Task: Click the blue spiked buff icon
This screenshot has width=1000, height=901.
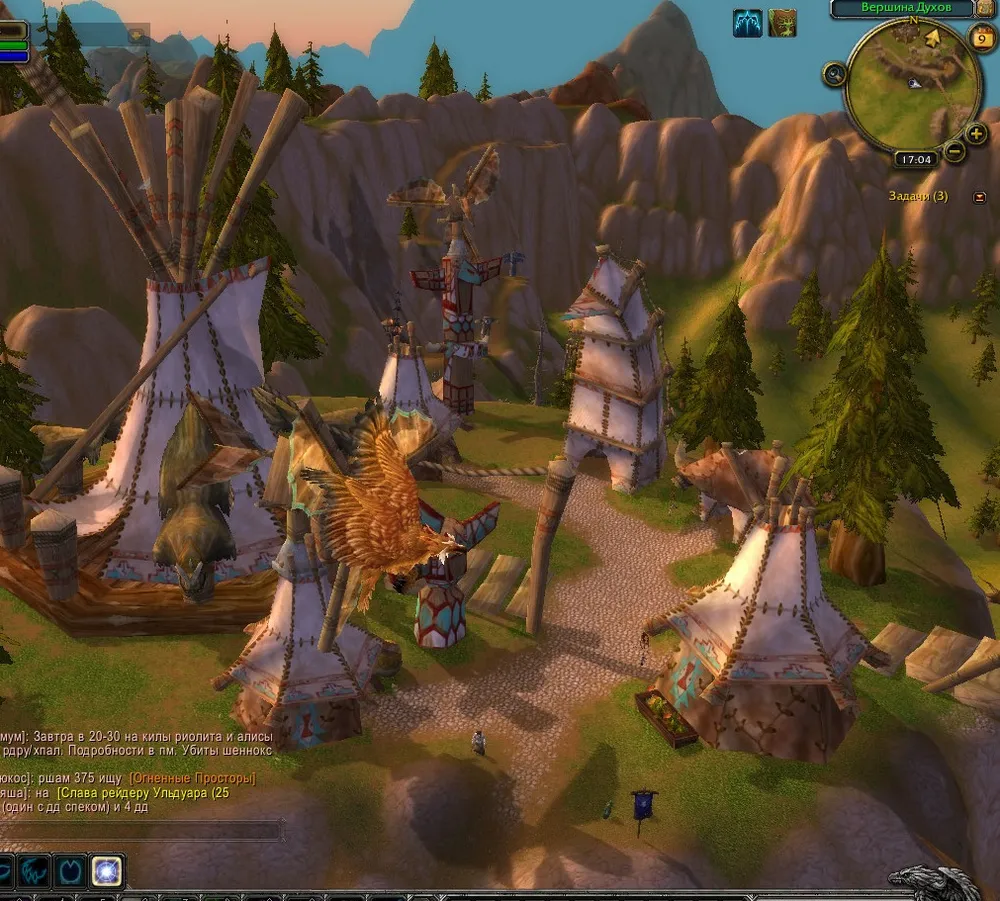Action: (748, 23)
